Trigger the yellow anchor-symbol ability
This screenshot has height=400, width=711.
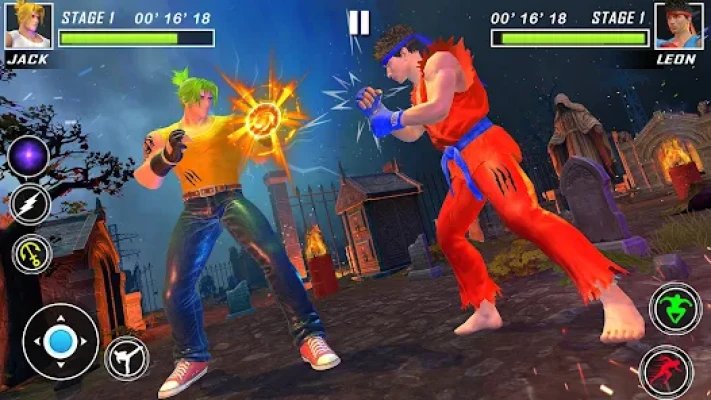(32, 253)
